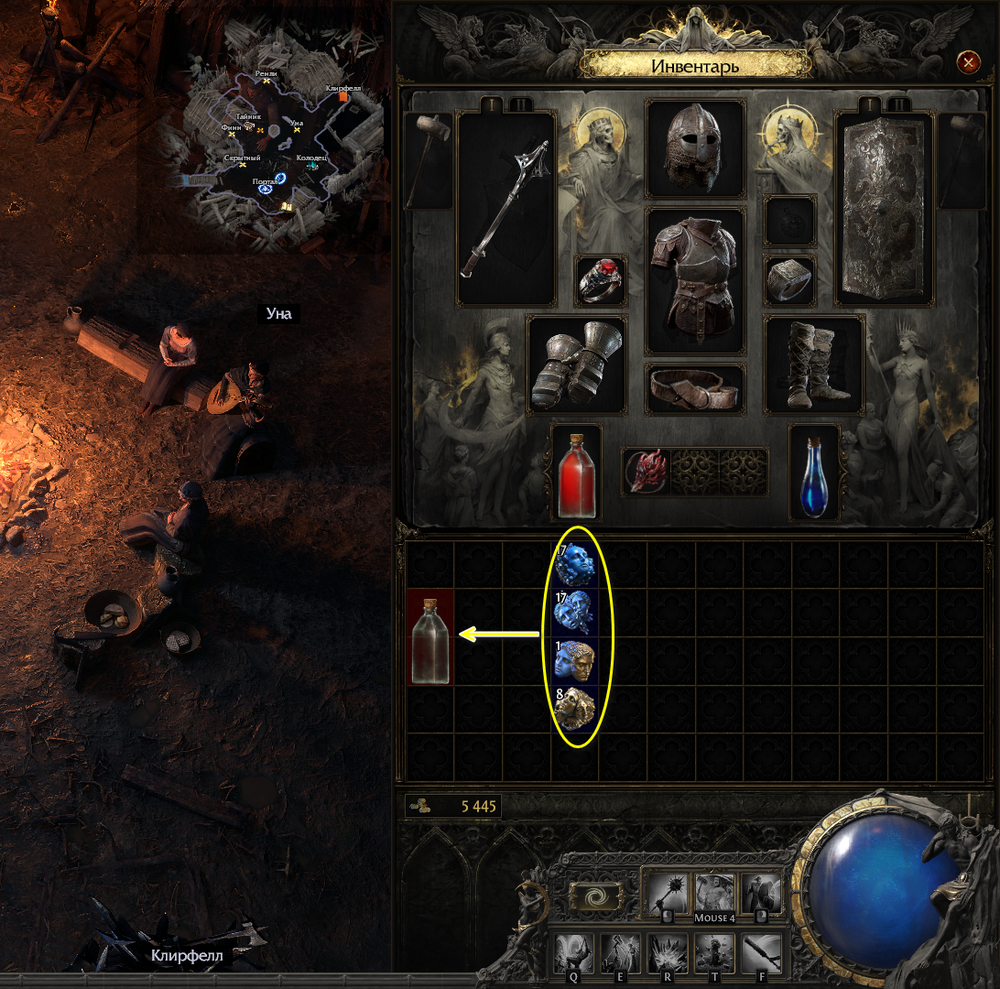Select the red life flask
The width and height of the screenshot is (1000, 989).
coord(577,472)
